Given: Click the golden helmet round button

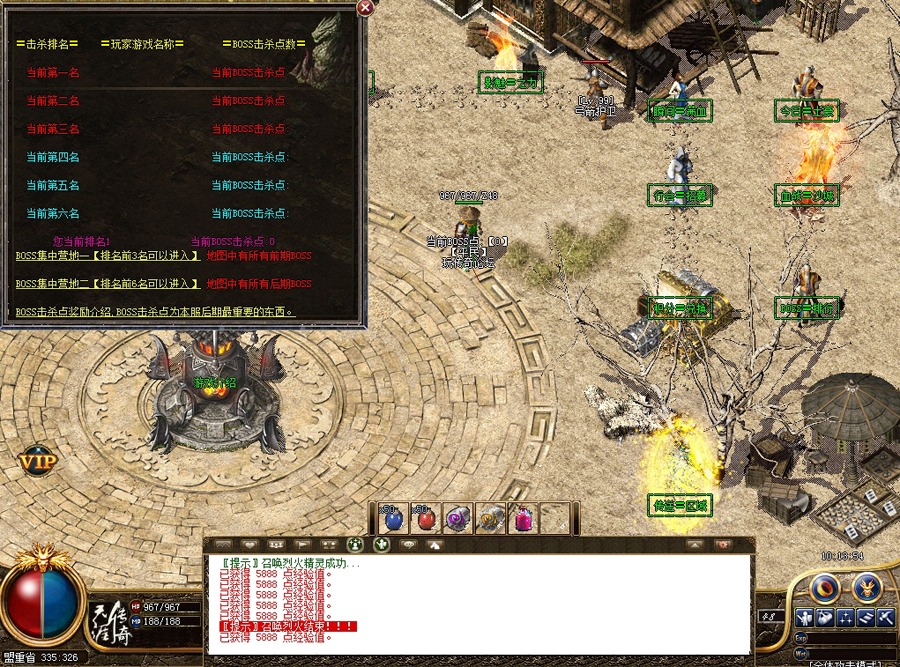Looking at the screenshot, I should coord(866,587).
